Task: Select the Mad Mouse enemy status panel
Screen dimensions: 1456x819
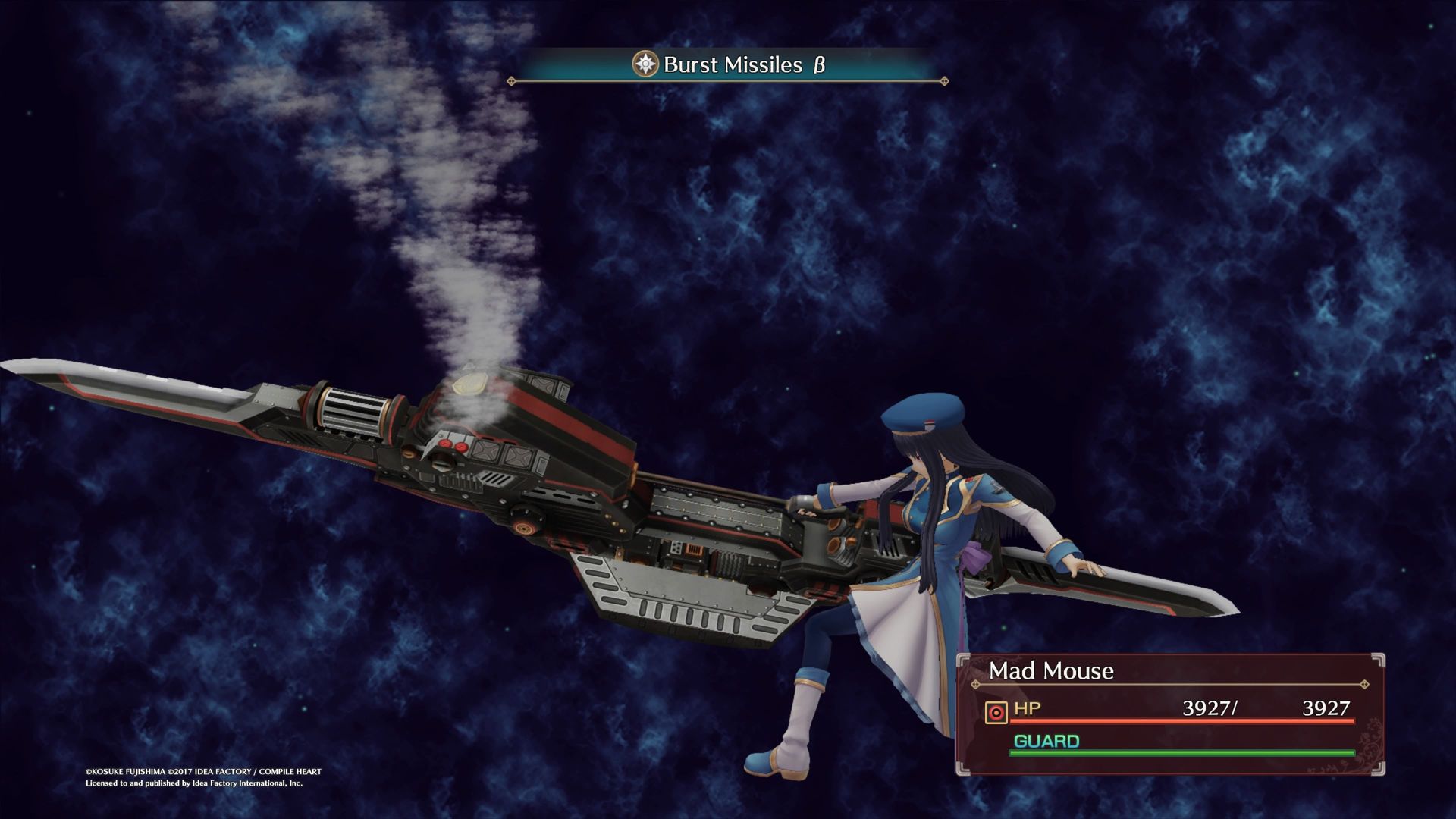Action: pos(1170,714)
